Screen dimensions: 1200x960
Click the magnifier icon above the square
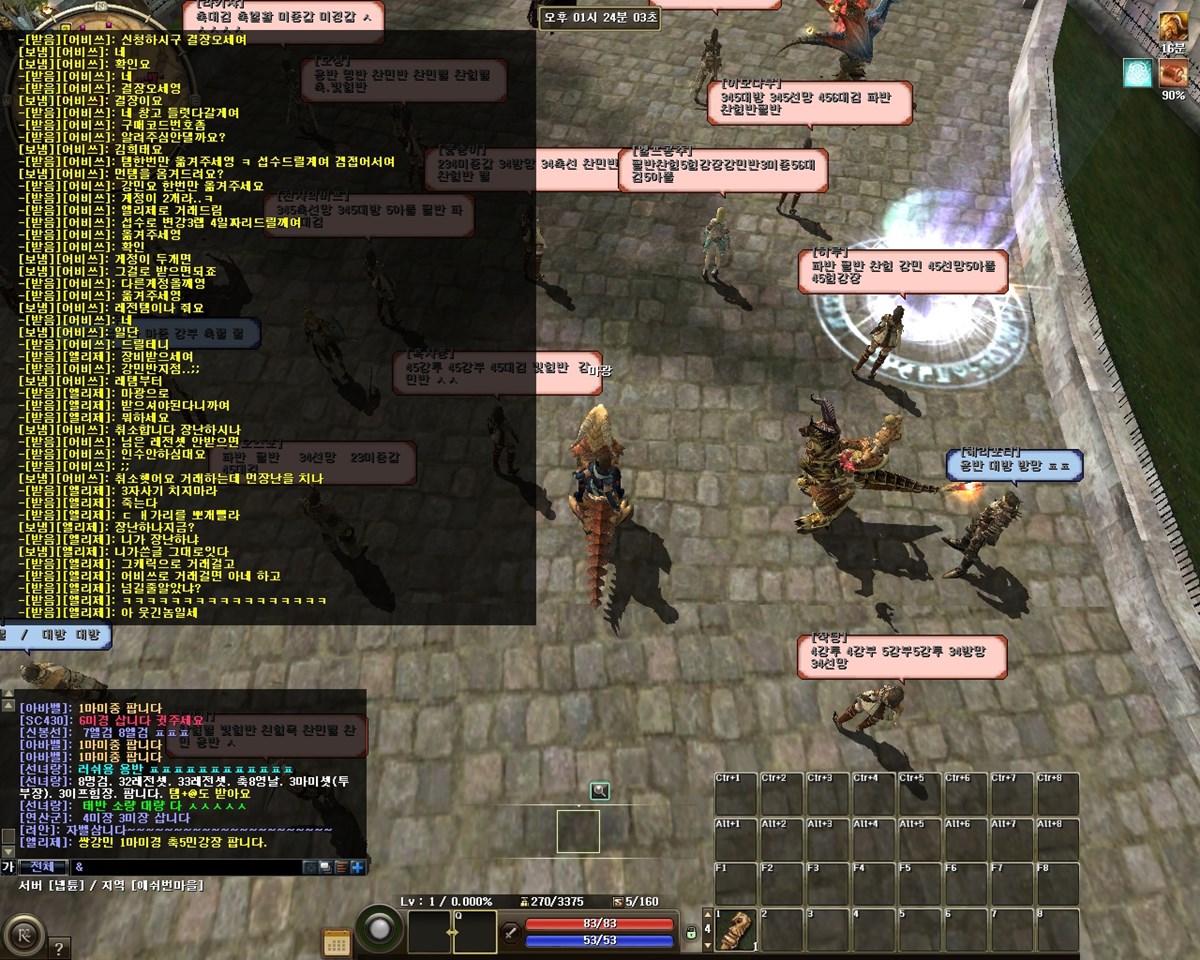tap(599, 792)
